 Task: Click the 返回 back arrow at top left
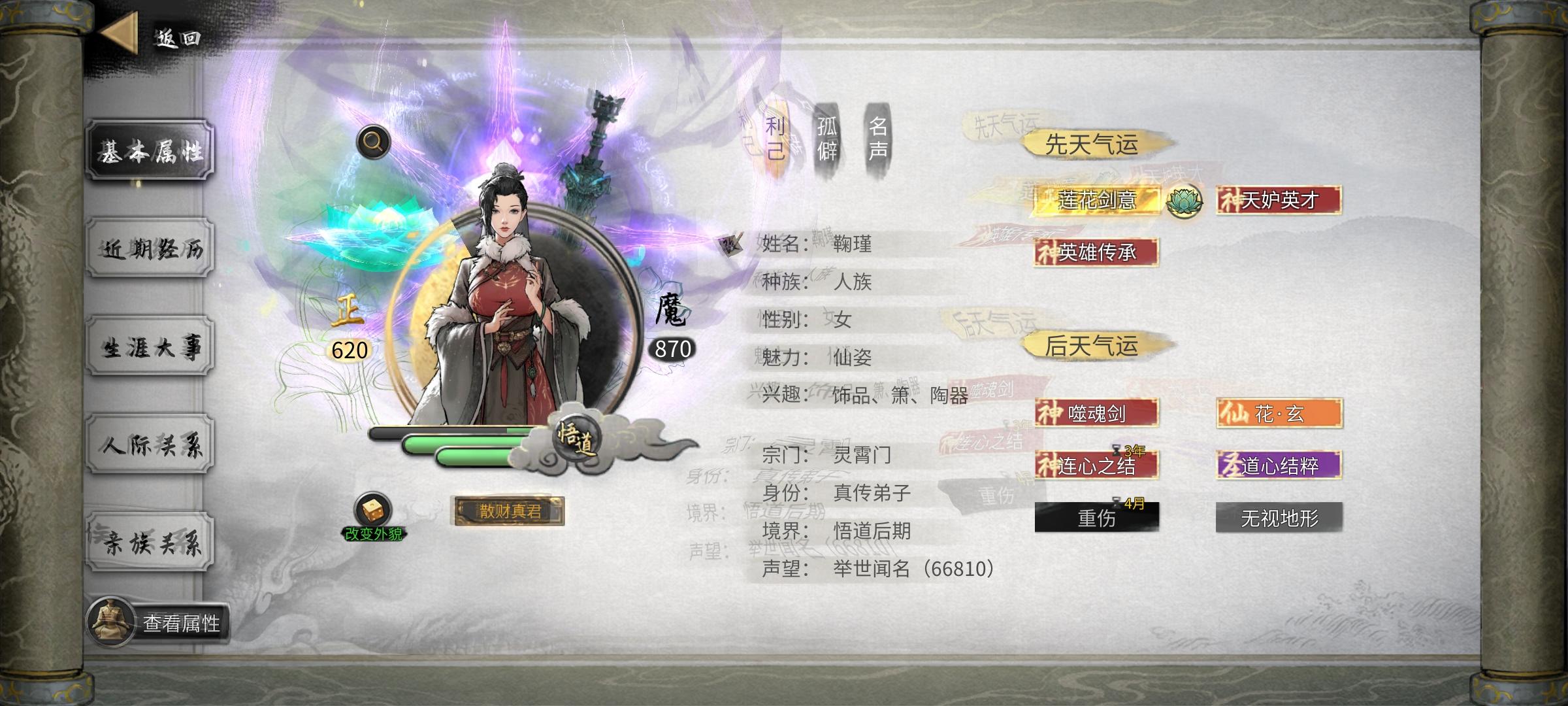[120, 31]
